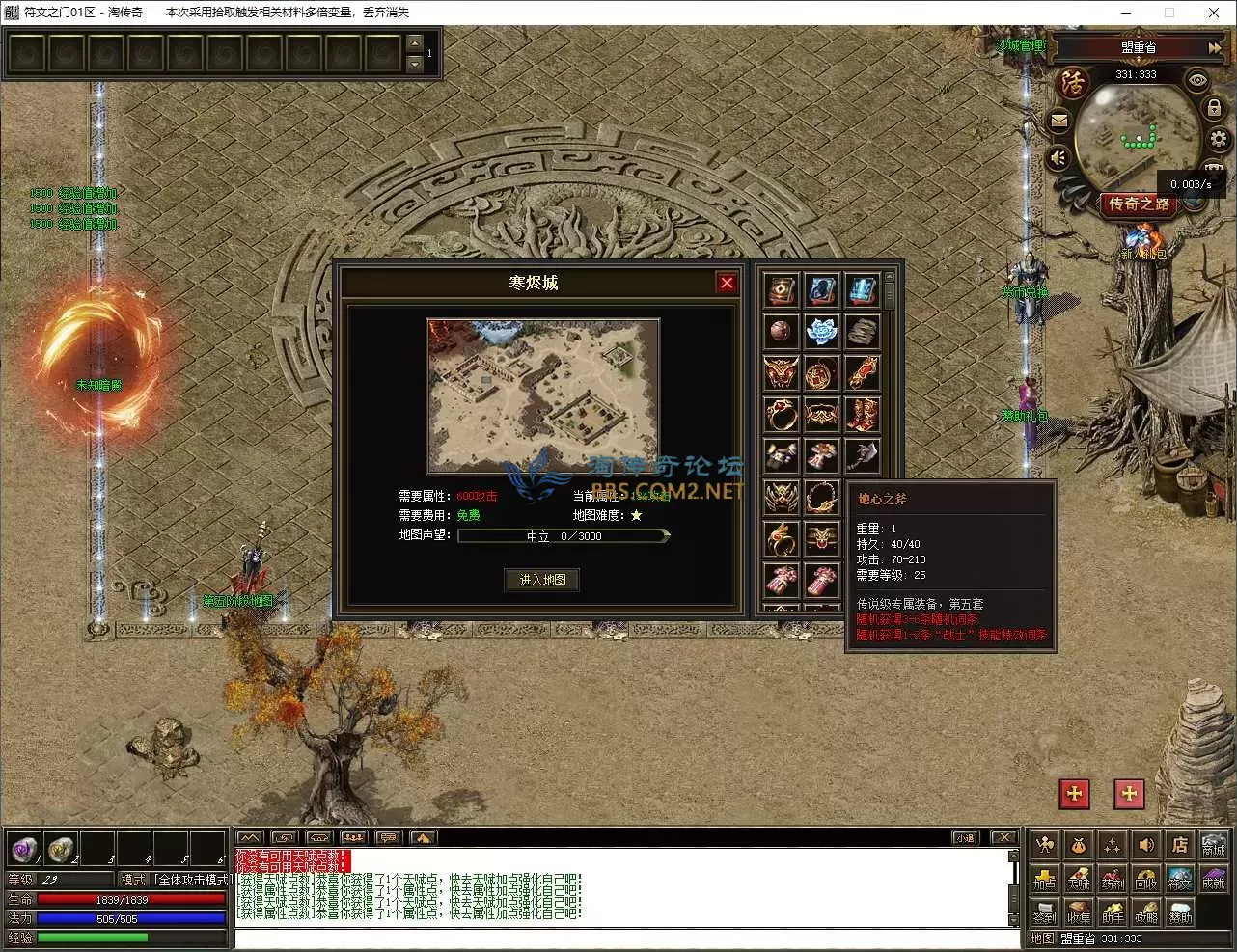
Task: Select the red and gold boots item
Action: [862, 414]
